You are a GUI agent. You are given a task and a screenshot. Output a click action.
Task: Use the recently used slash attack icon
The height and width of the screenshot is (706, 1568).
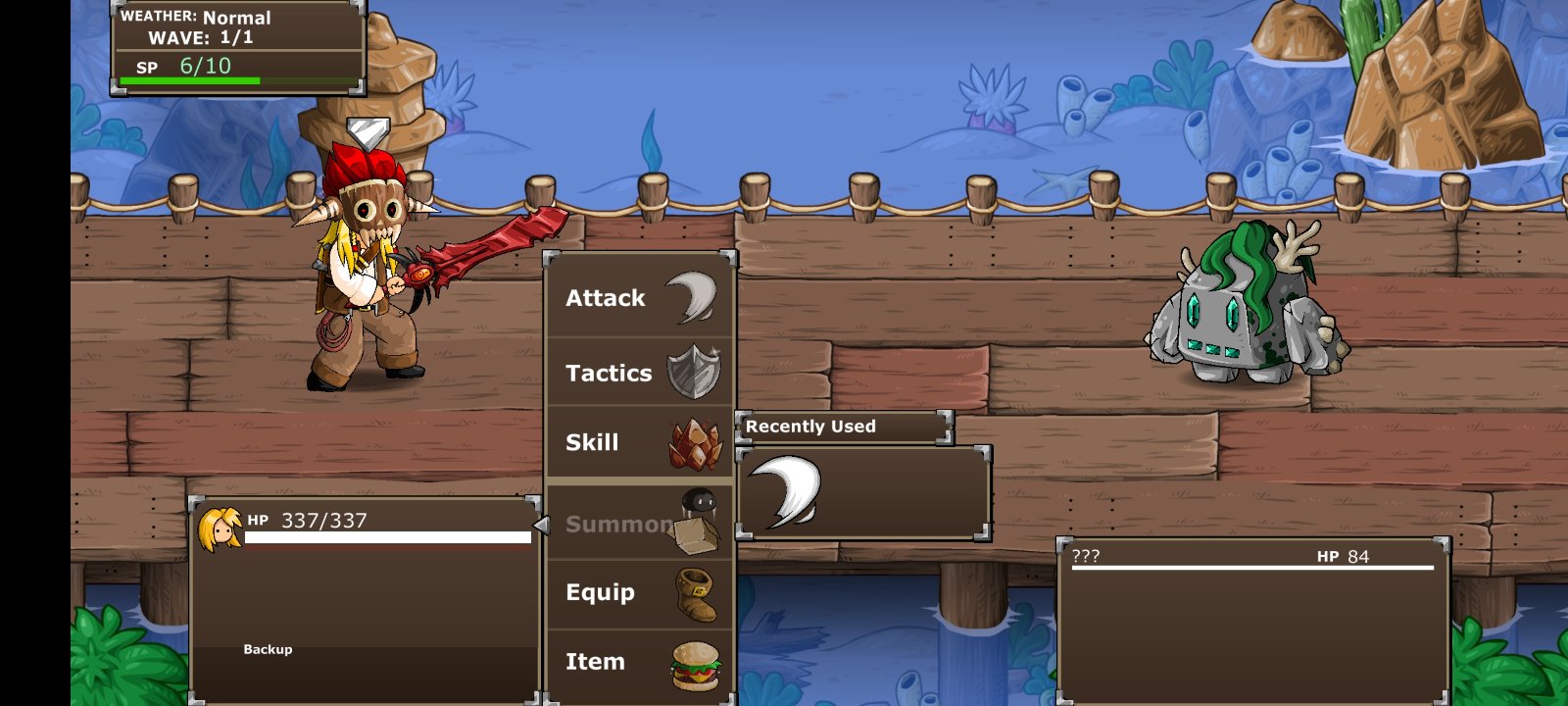(x=785, y=492)
